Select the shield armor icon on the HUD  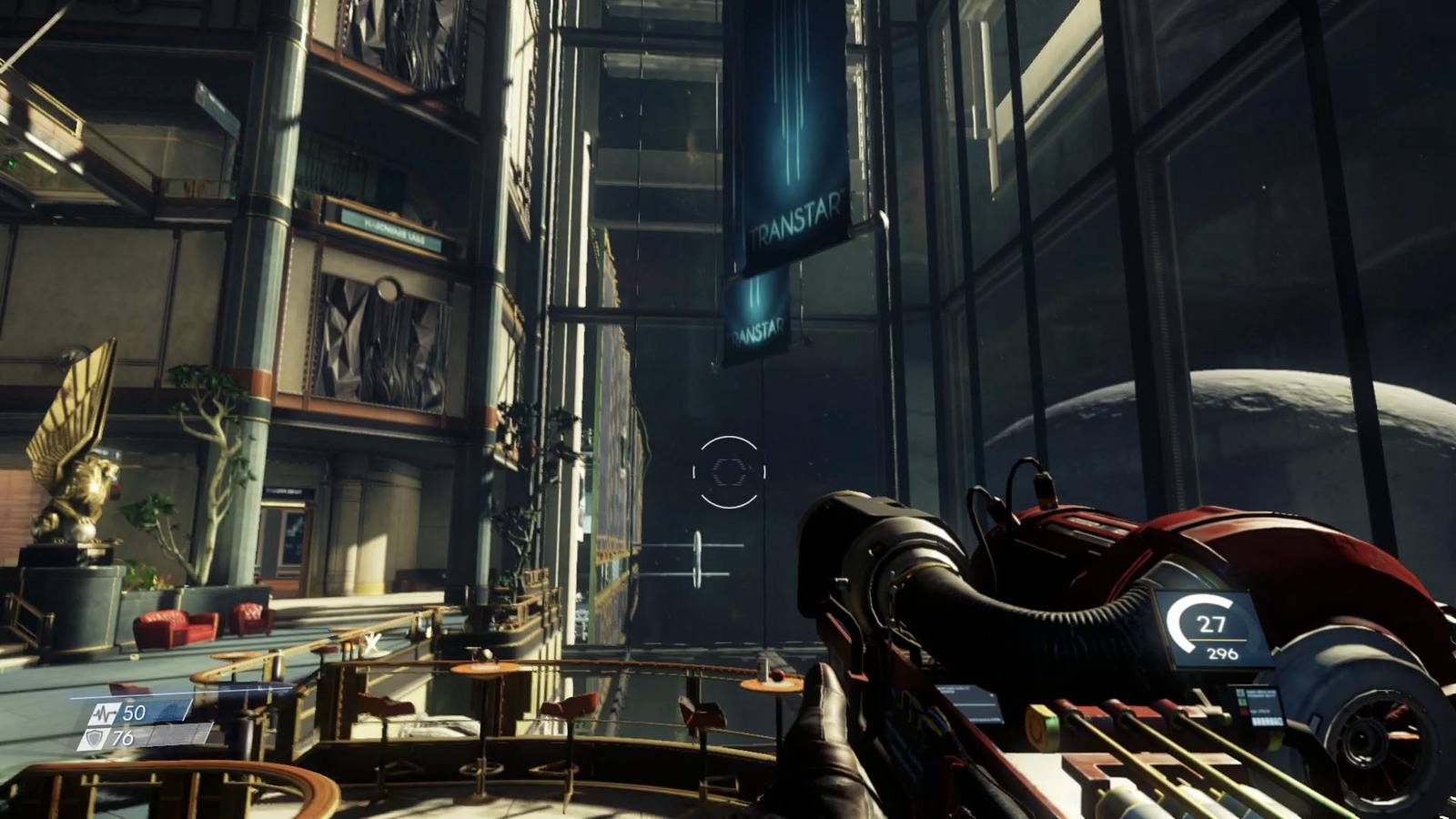[94, 737]
